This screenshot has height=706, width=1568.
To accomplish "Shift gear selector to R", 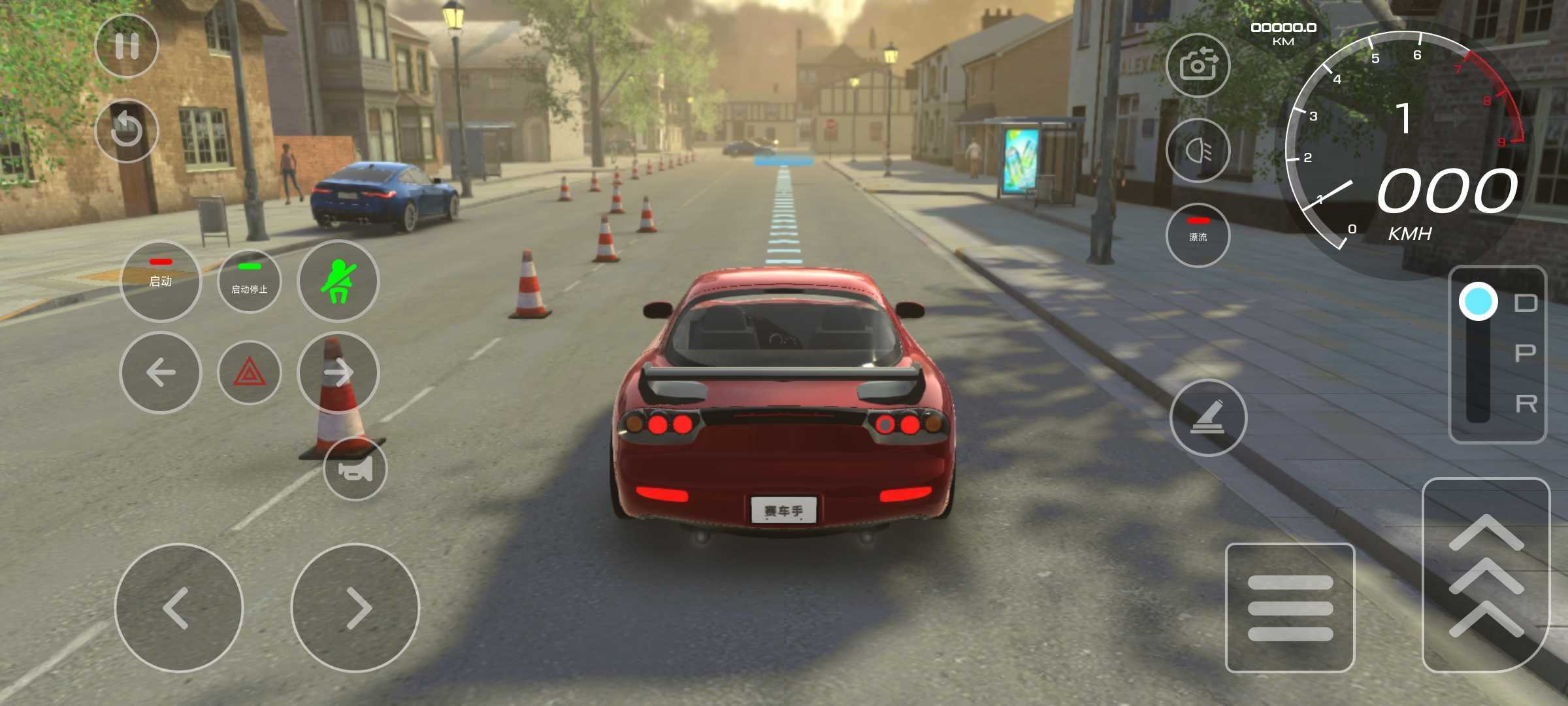I will pyautogui.click(x=1525, y=405).
